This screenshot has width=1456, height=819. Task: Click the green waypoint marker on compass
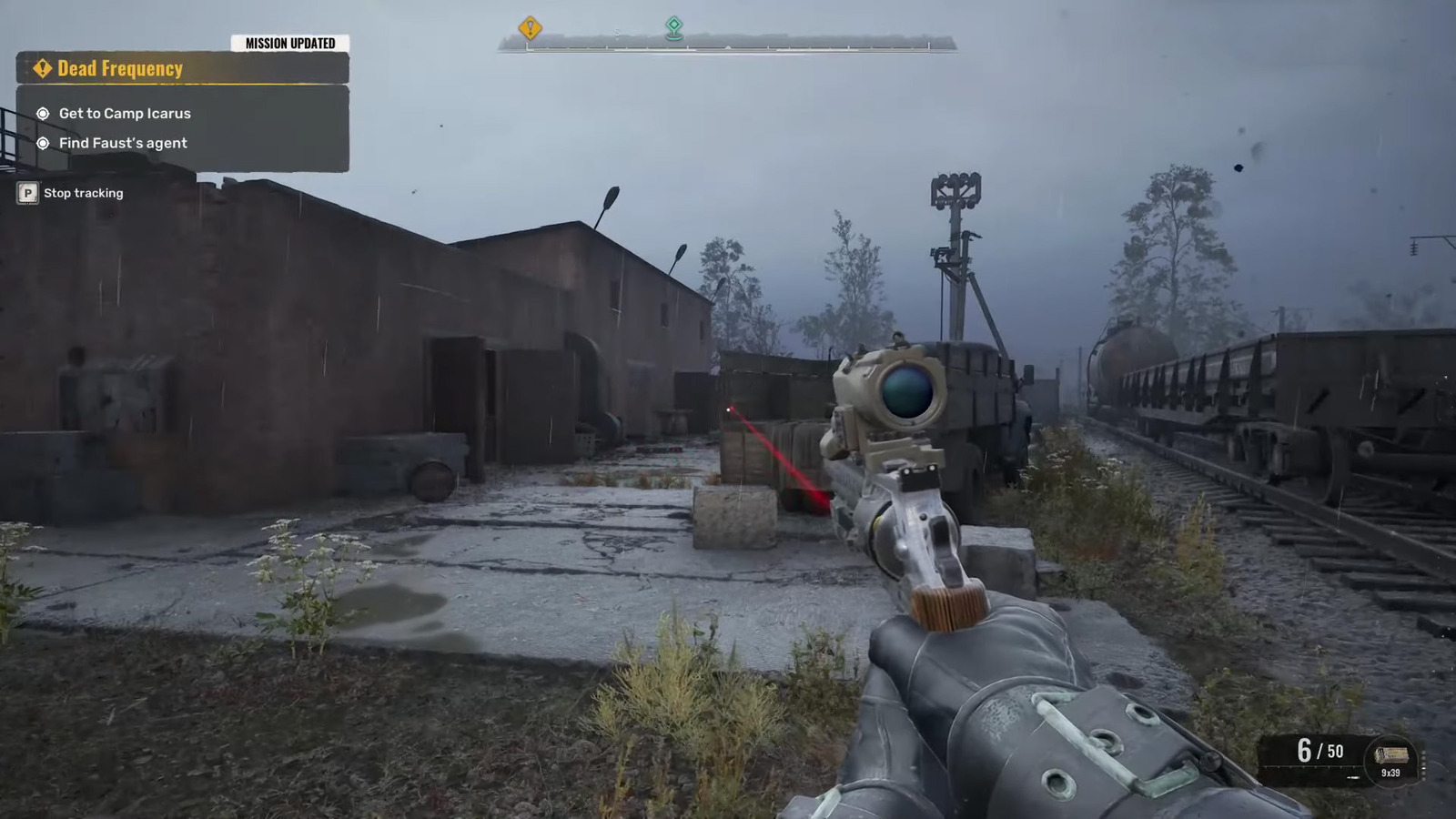click(673, 26)
